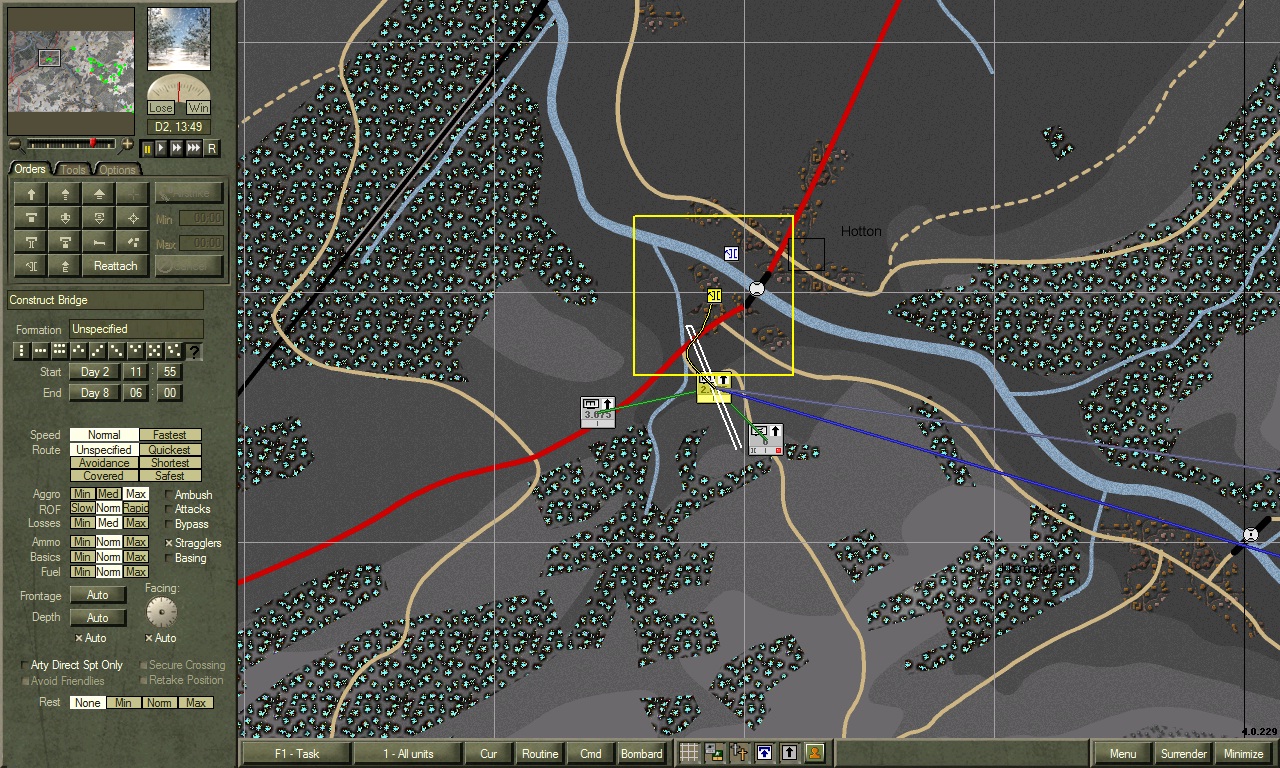This screenshot has width=1280, height=768.
Task: Toggle Arty Direct Spt Only
Action: click(22, 665)
